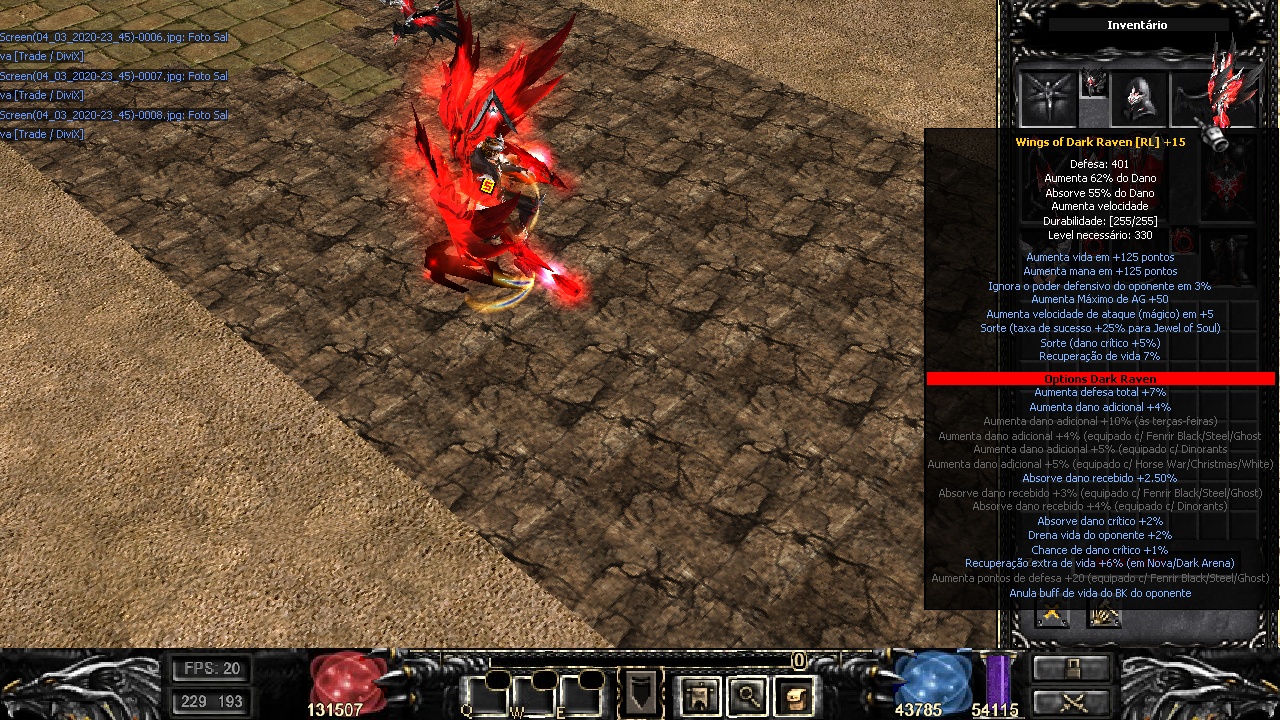The width and height of the screenshot is (1280, 720).
Task: Select the equipped helmet slot
Action: 1139,97
